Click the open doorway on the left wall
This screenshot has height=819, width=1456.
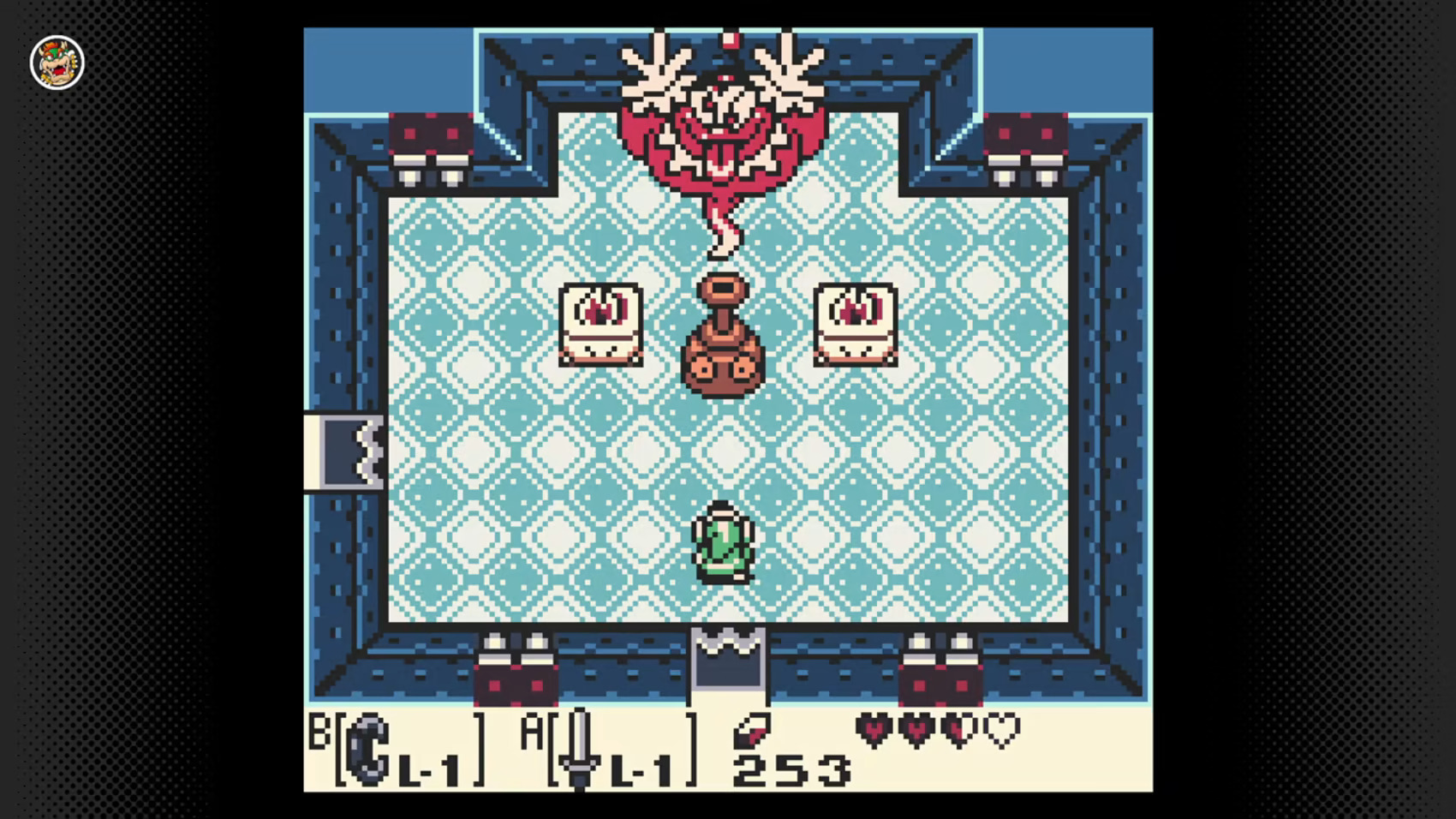(343, 450)
